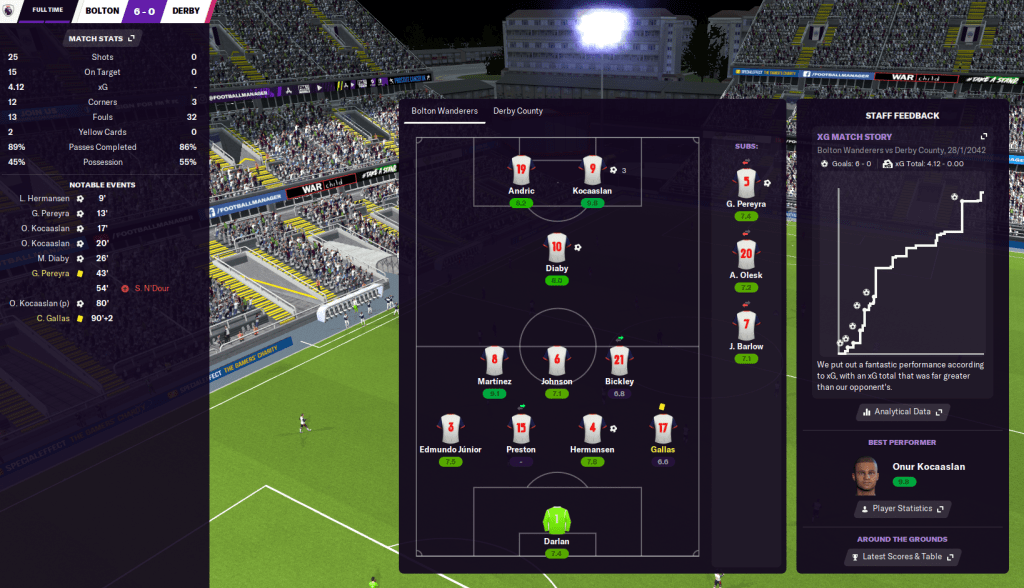Expand the Match Stats panel
1024x588 pixels.
(x=131, y=39)
